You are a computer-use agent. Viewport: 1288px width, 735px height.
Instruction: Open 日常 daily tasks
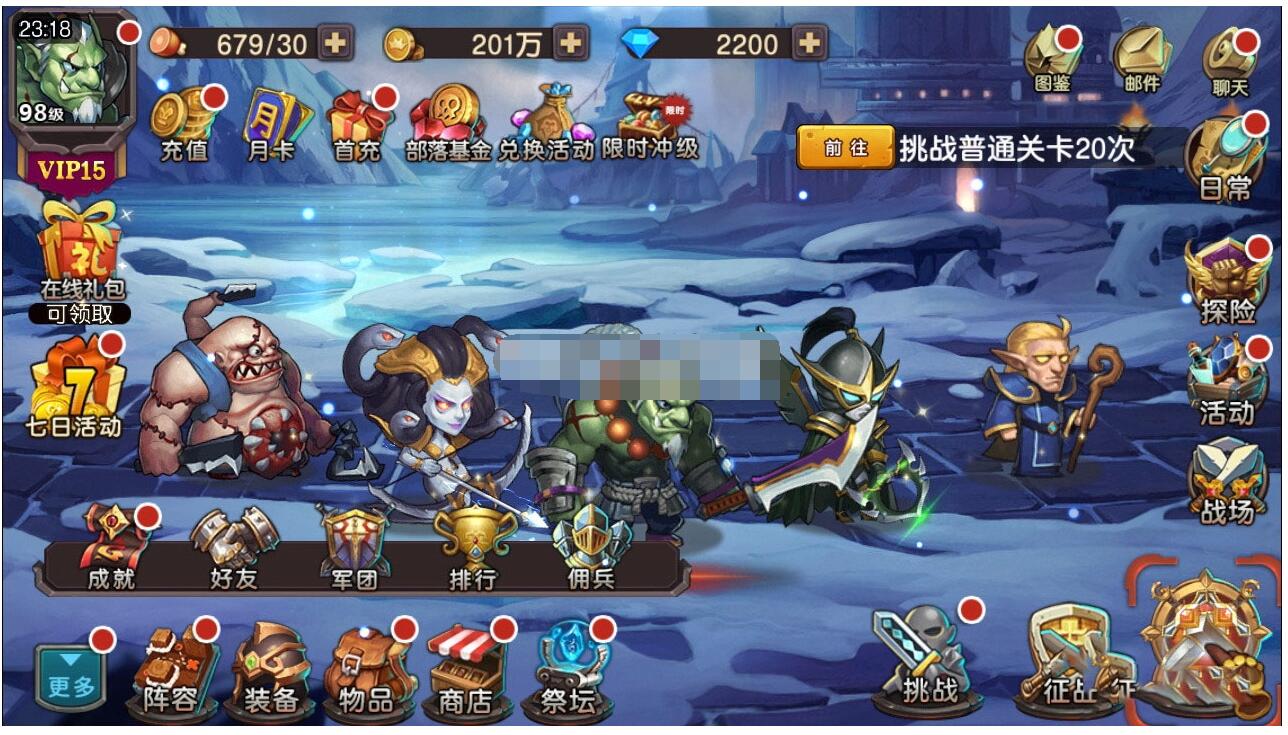pyautogui.click(x=1225, y=158)
